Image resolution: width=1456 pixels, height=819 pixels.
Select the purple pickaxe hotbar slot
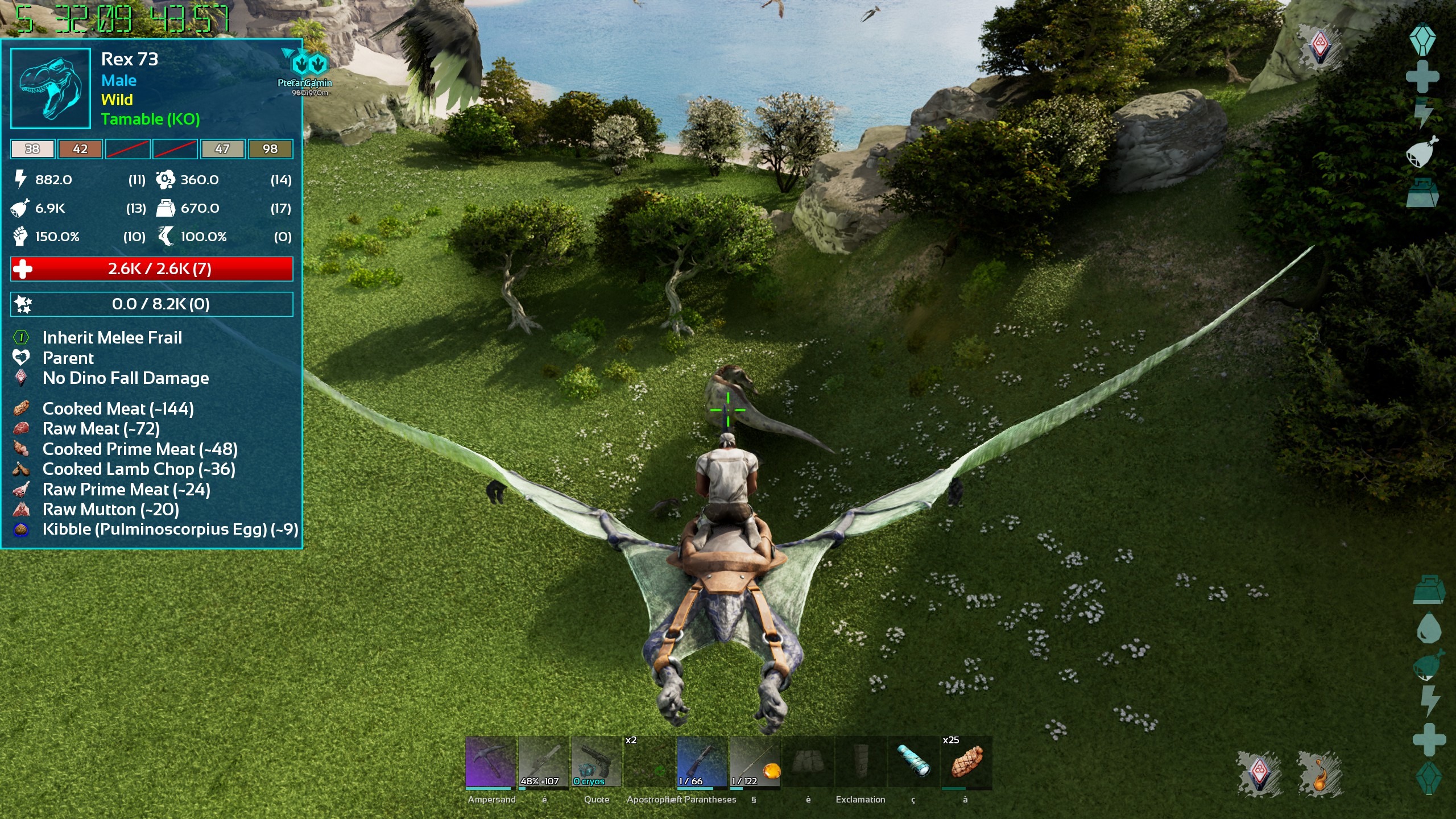click(490, 762)
